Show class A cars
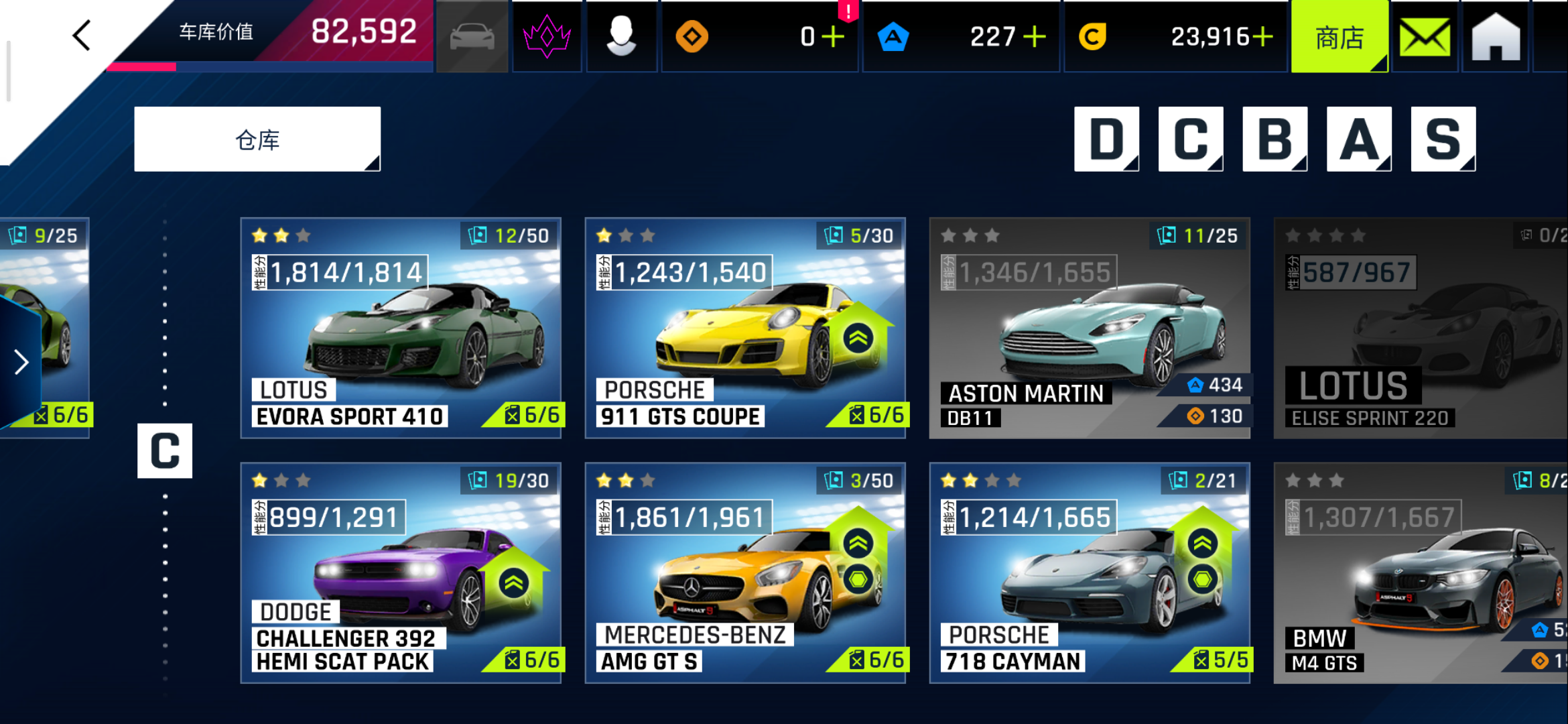Screen dimensions: 1568x724 1359,139
